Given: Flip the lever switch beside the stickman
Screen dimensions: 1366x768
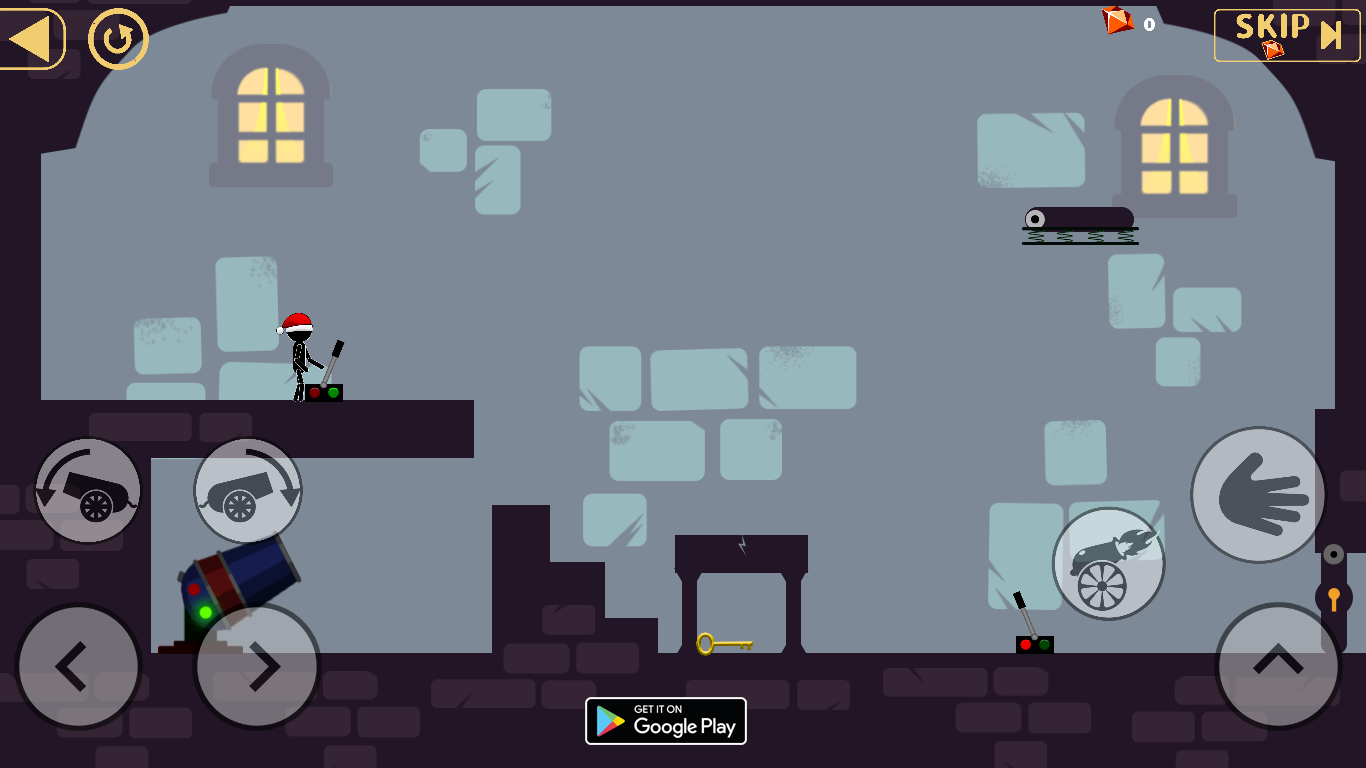Looking at the screenshot, I should click(330, 380).
